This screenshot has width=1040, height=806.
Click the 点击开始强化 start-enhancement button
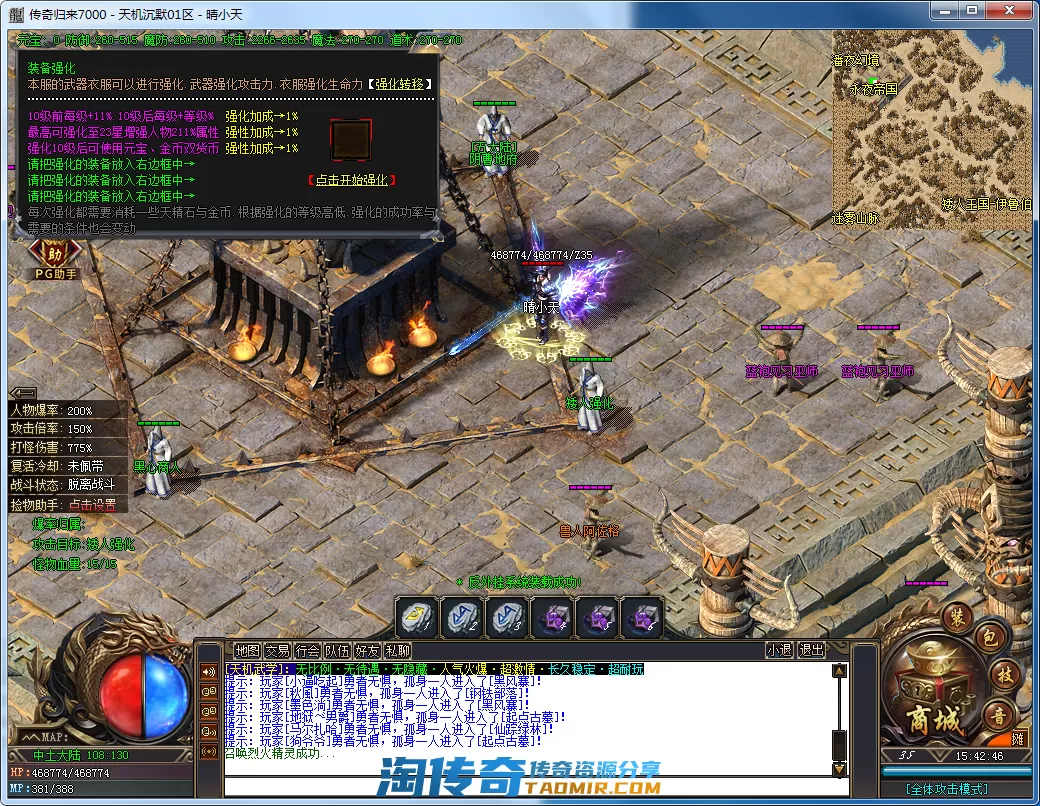351,180
